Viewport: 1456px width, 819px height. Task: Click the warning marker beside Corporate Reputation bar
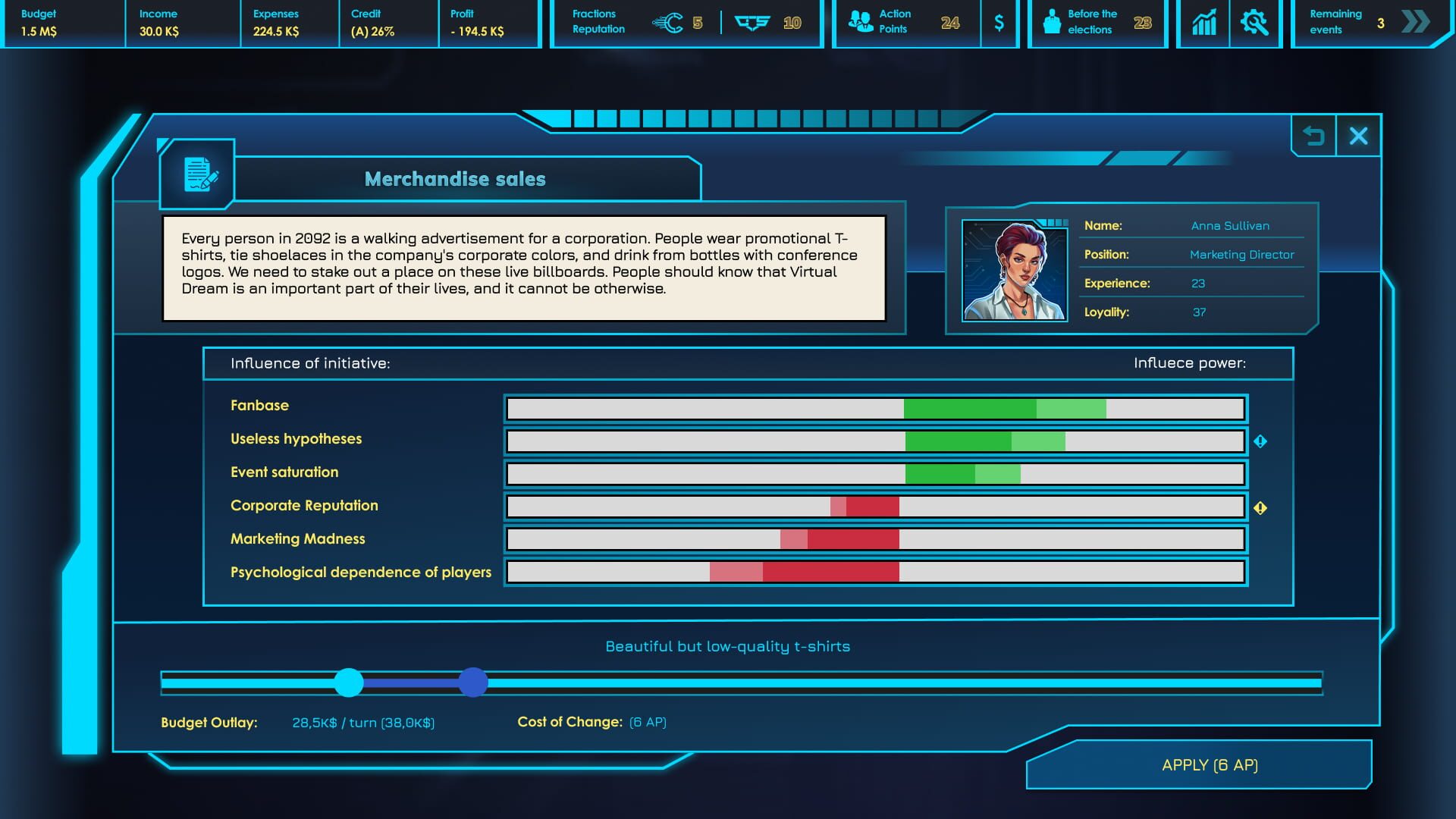click(1260, 508)
